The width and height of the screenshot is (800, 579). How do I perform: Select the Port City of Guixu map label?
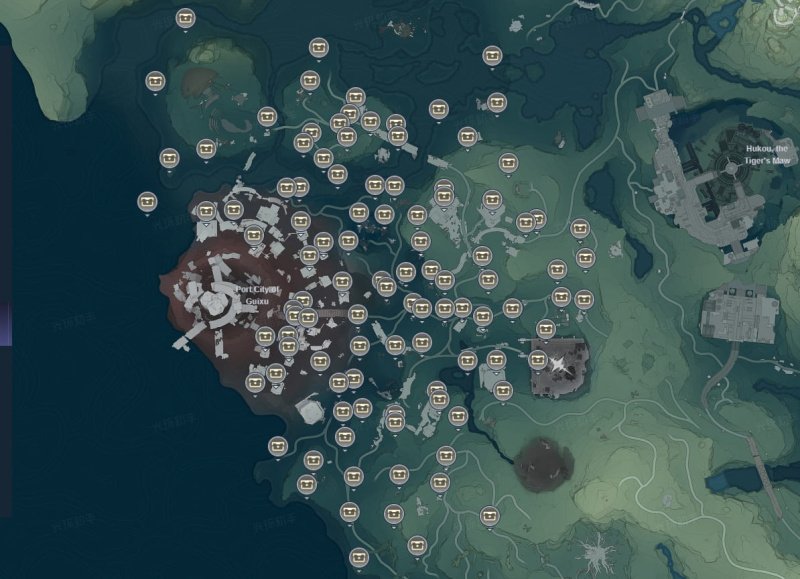pyautogui.click(x=259, y=294)
